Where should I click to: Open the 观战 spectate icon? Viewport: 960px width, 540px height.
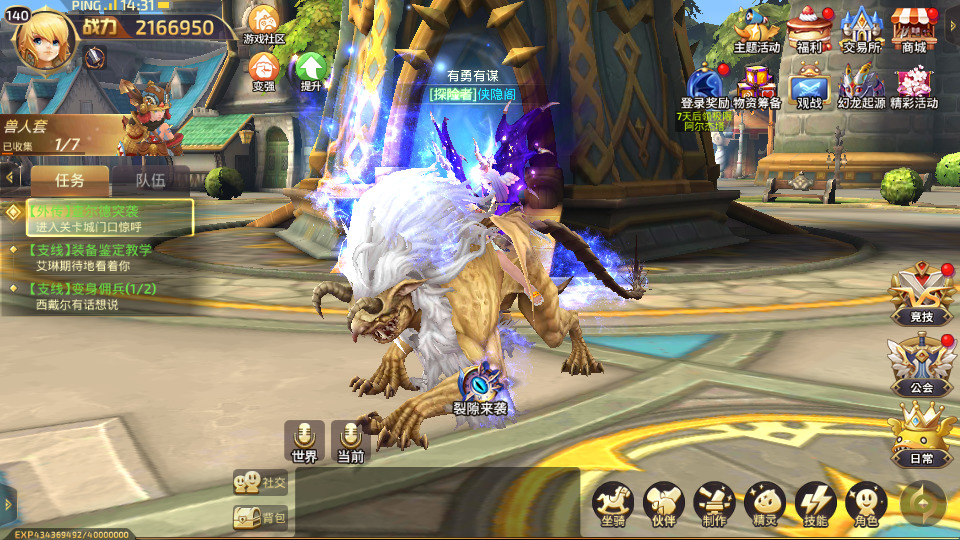pyautogui.click(x=808, y=84)
